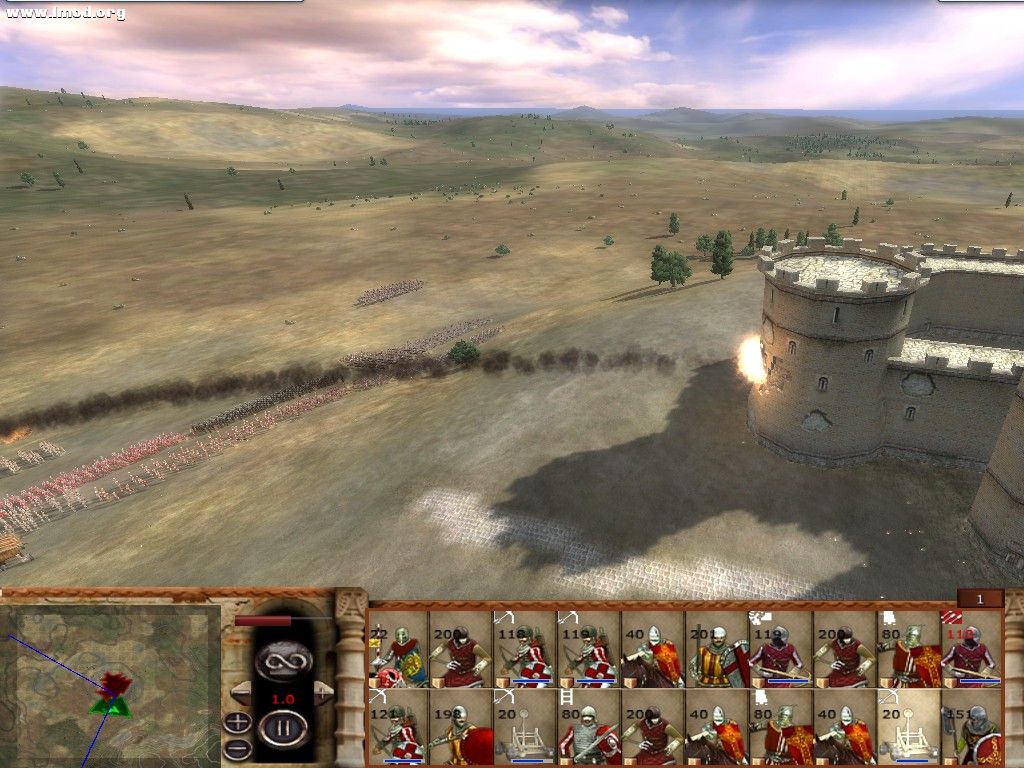
Task: Select the 201-man infantry unit card
Action: pos(717,650)
